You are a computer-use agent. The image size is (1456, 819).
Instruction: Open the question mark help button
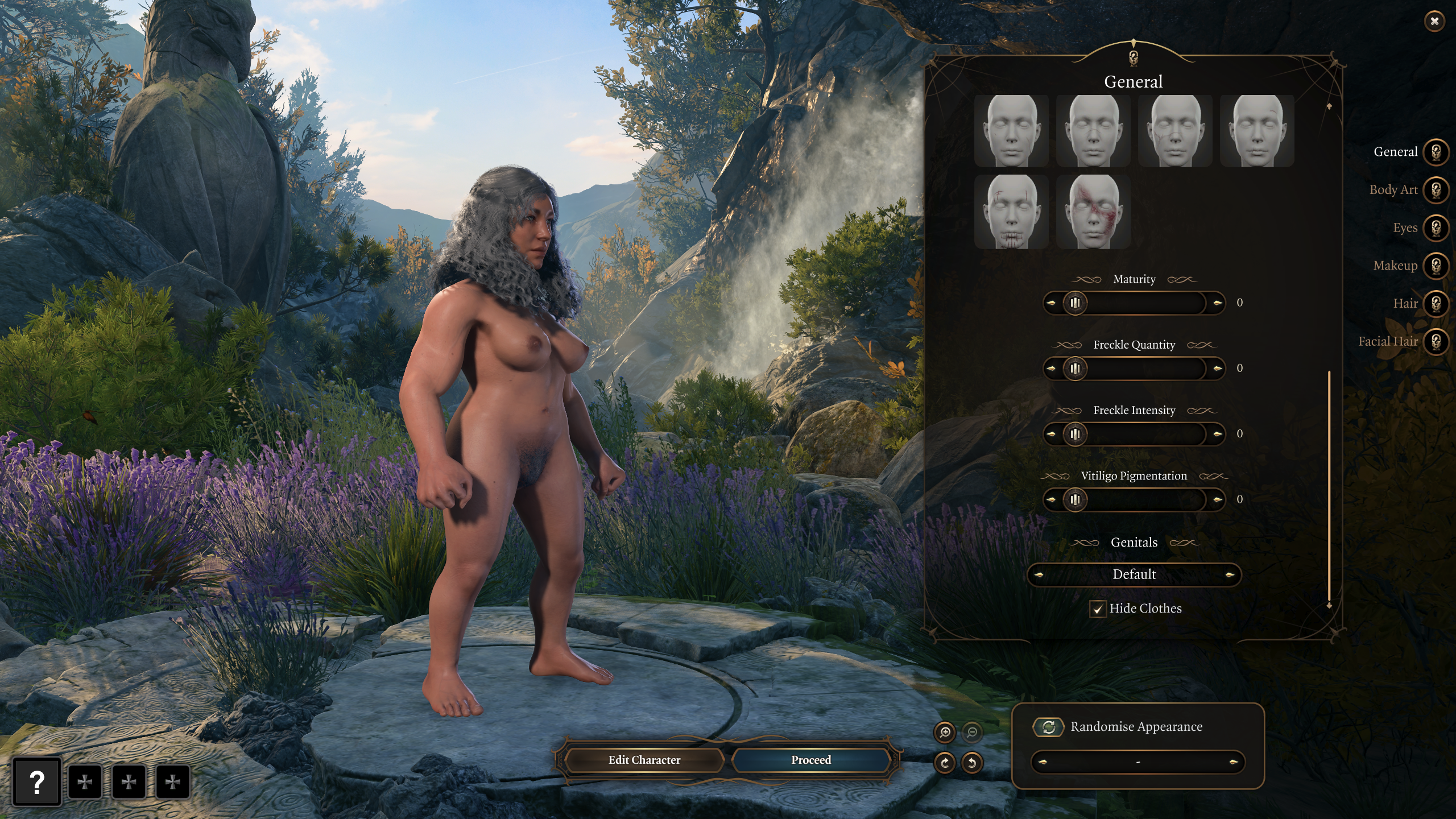tap(37, 783)
